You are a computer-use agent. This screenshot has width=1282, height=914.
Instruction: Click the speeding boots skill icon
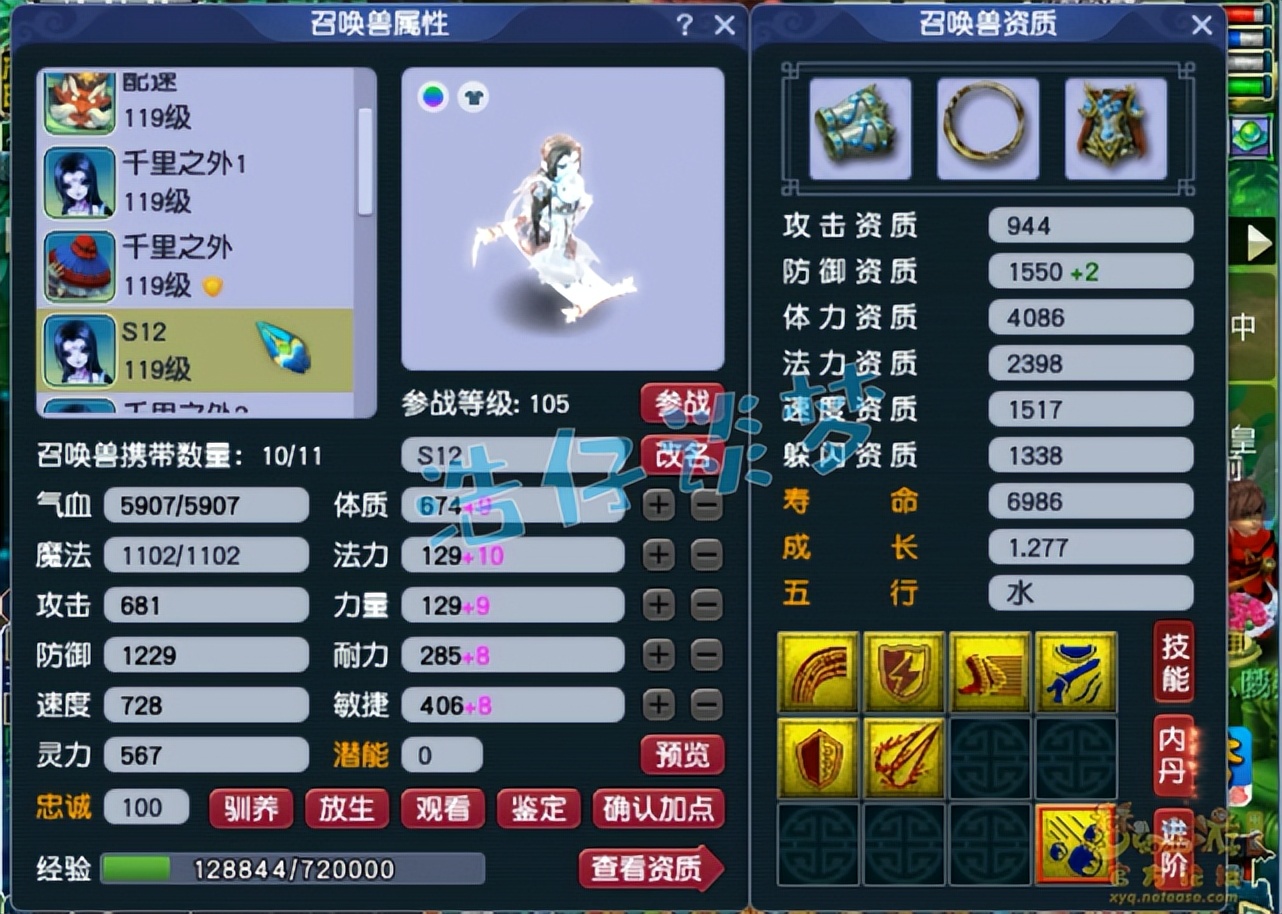point(989,671)
